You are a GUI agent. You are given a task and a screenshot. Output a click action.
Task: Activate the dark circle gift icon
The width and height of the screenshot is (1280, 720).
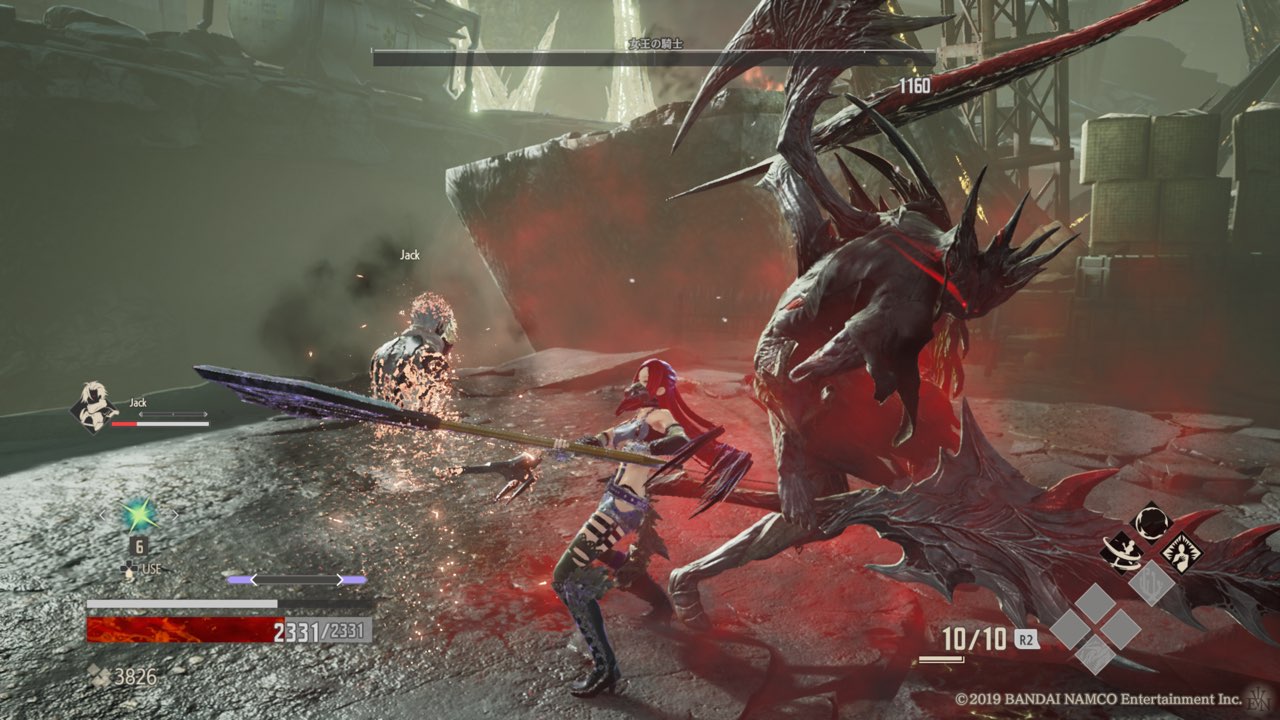1152,522
